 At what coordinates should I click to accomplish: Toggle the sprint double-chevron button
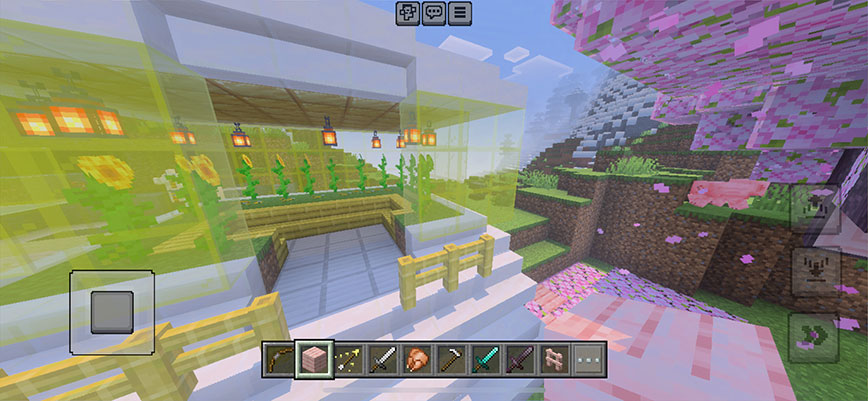(813, 336)
